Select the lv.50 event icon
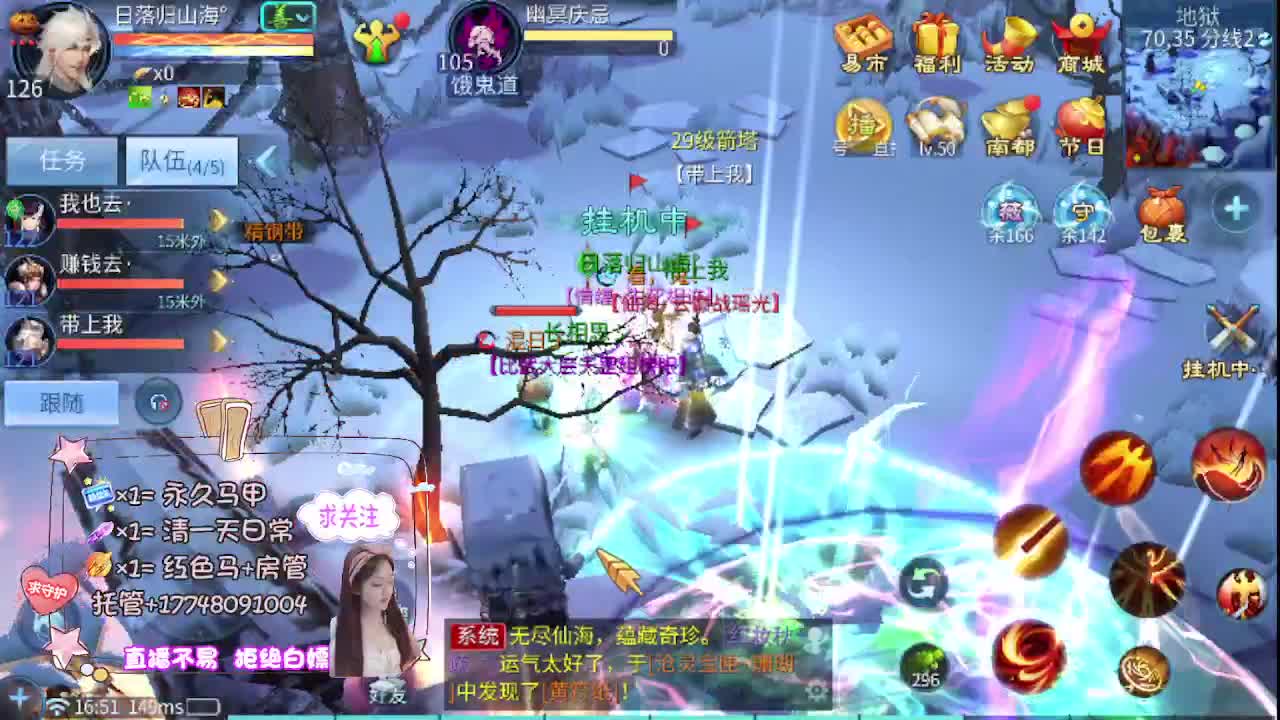Viewport: 1280px width, 720px height. pyautogui.click(x=938, y=125)
